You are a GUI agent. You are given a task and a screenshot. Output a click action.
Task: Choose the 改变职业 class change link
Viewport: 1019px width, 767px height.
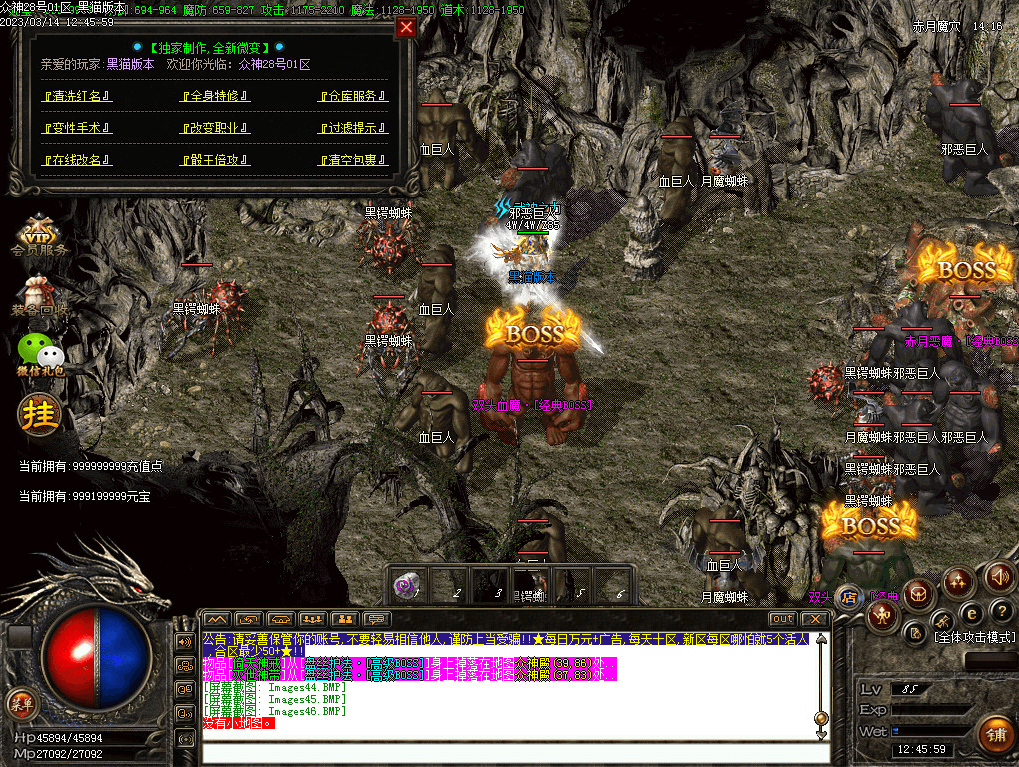click(215, 129)
